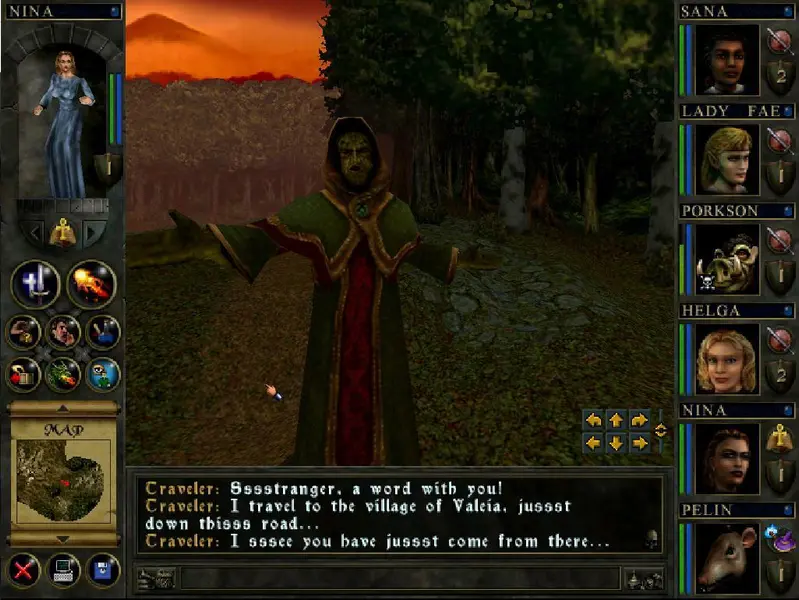Click the crossed-out weapon icon beside Sana

coord(779,41)
